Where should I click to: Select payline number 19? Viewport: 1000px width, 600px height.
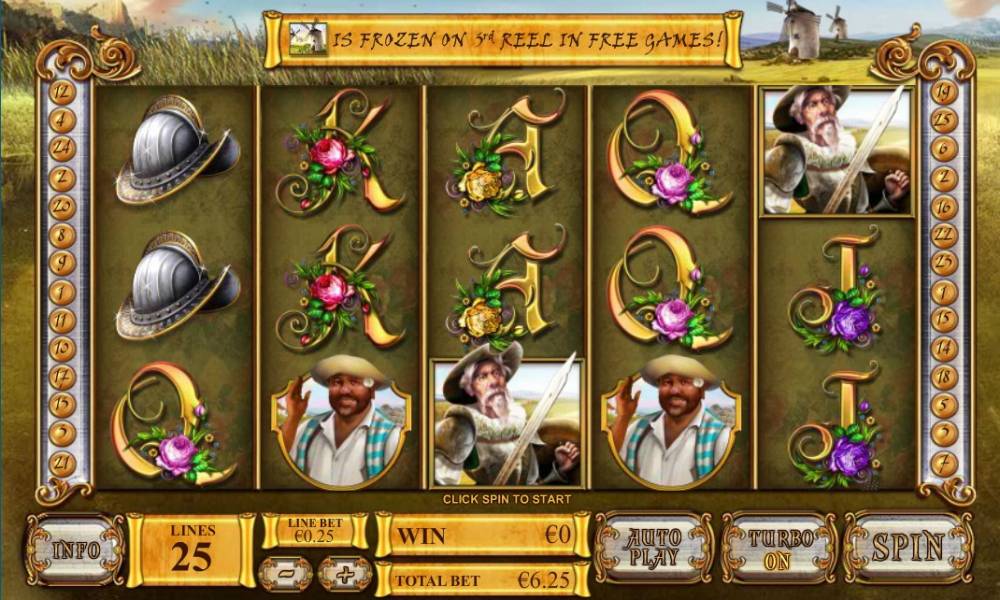(943, 92)
